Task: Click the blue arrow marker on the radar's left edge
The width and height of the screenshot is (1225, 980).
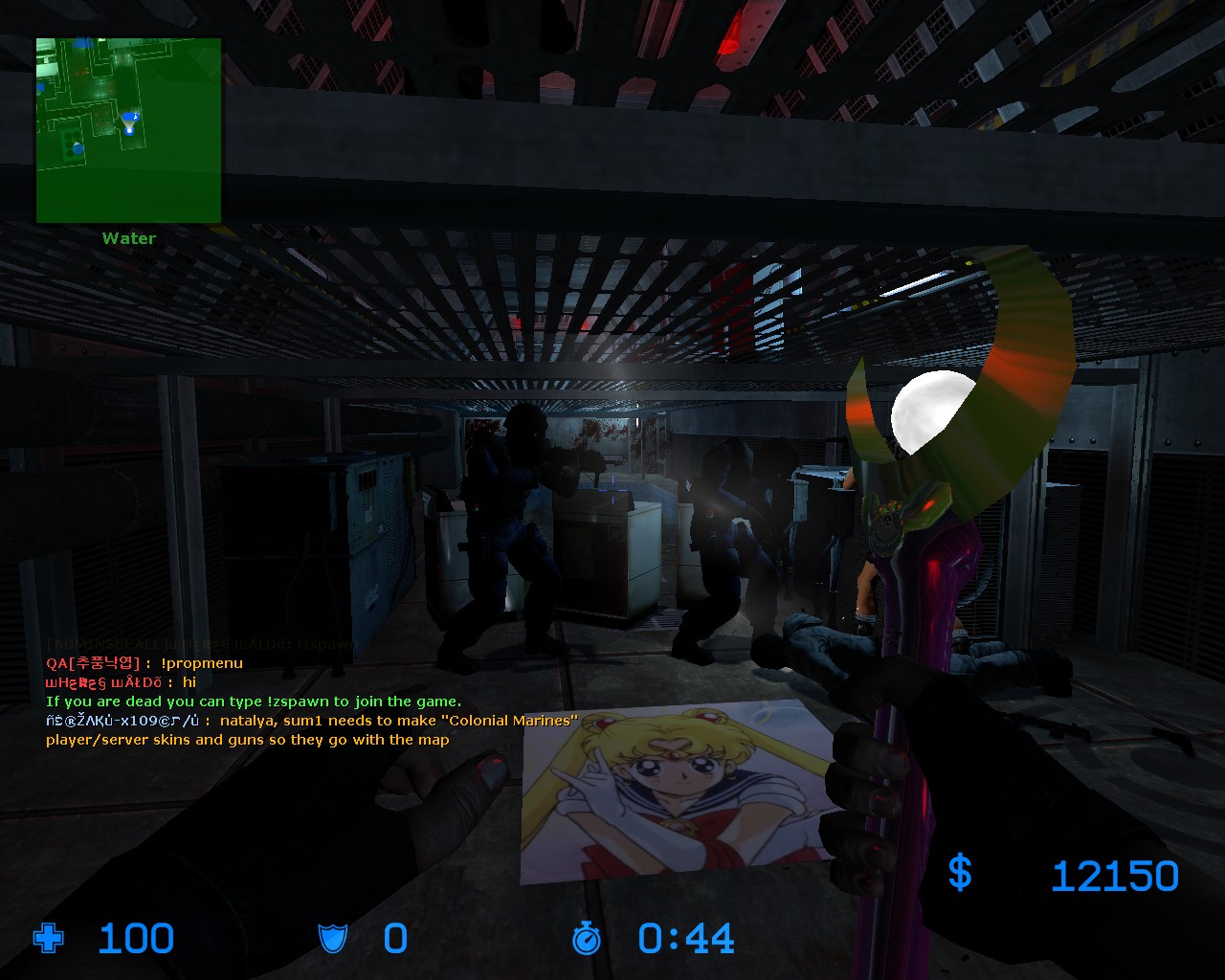Action: [x=40, y=86]
